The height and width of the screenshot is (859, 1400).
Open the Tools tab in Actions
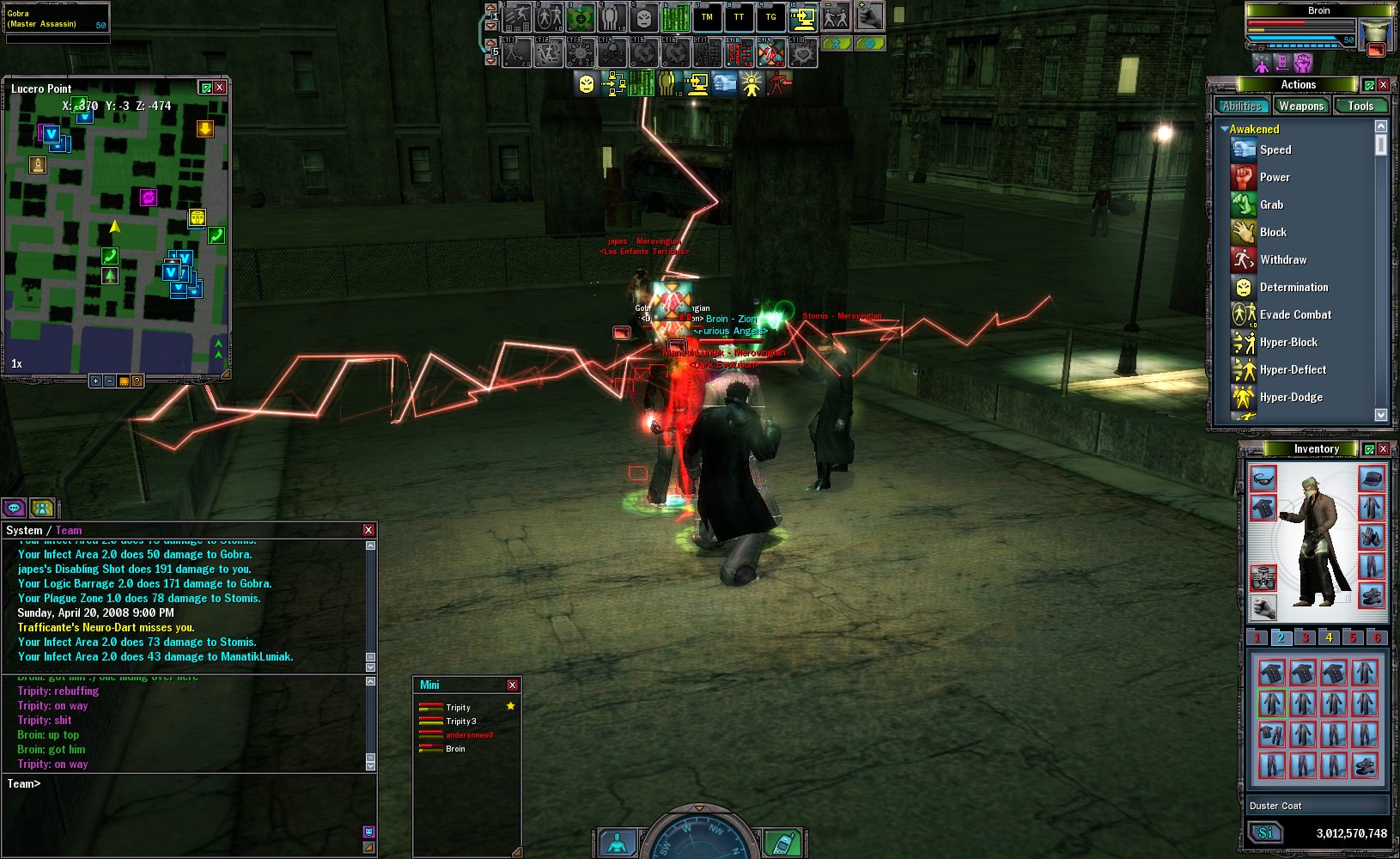point(1360,106)
